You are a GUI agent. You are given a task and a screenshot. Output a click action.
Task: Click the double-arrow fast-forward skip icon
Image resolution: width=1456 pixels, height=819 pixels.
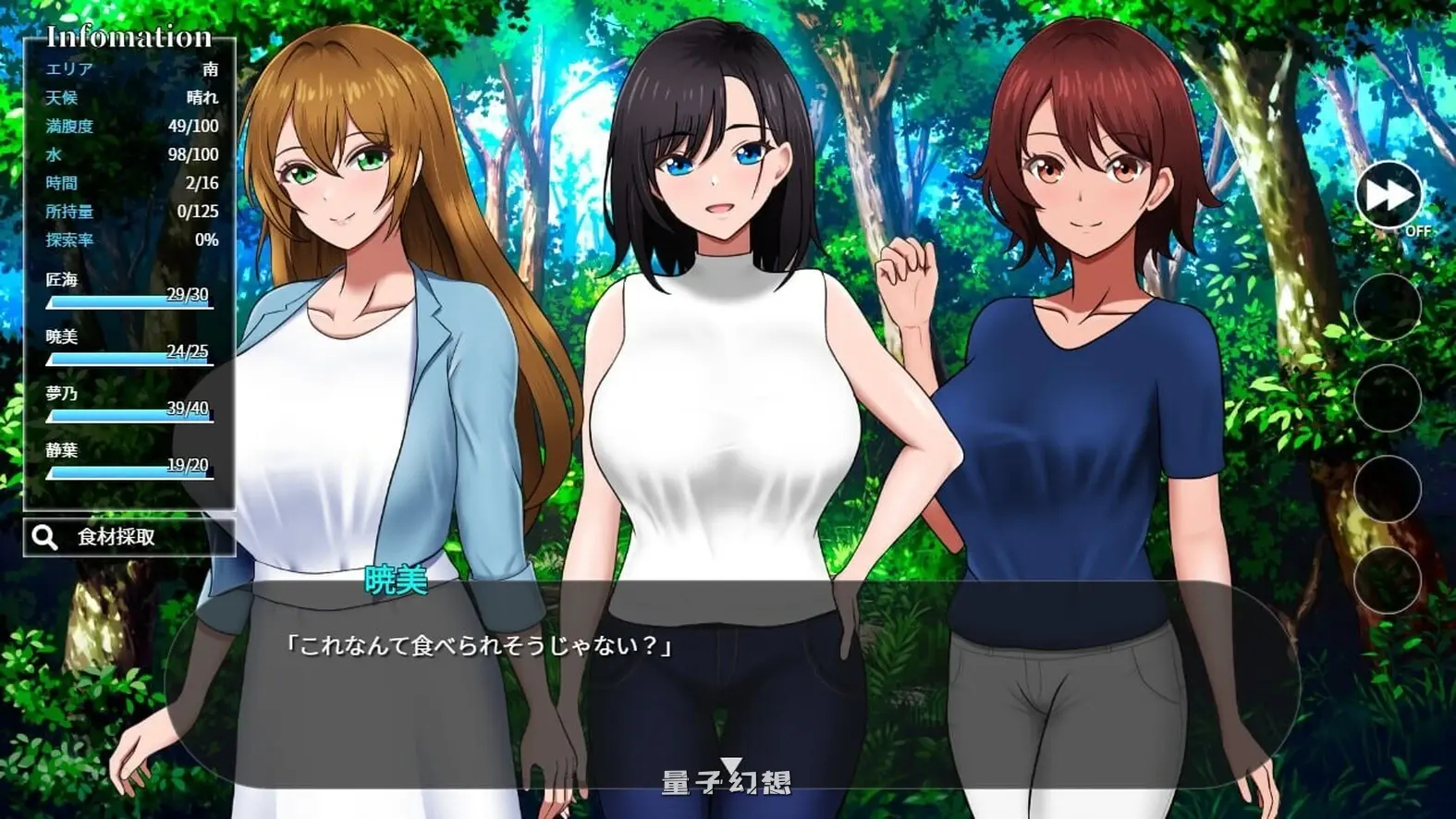[x=1388, y=192]
